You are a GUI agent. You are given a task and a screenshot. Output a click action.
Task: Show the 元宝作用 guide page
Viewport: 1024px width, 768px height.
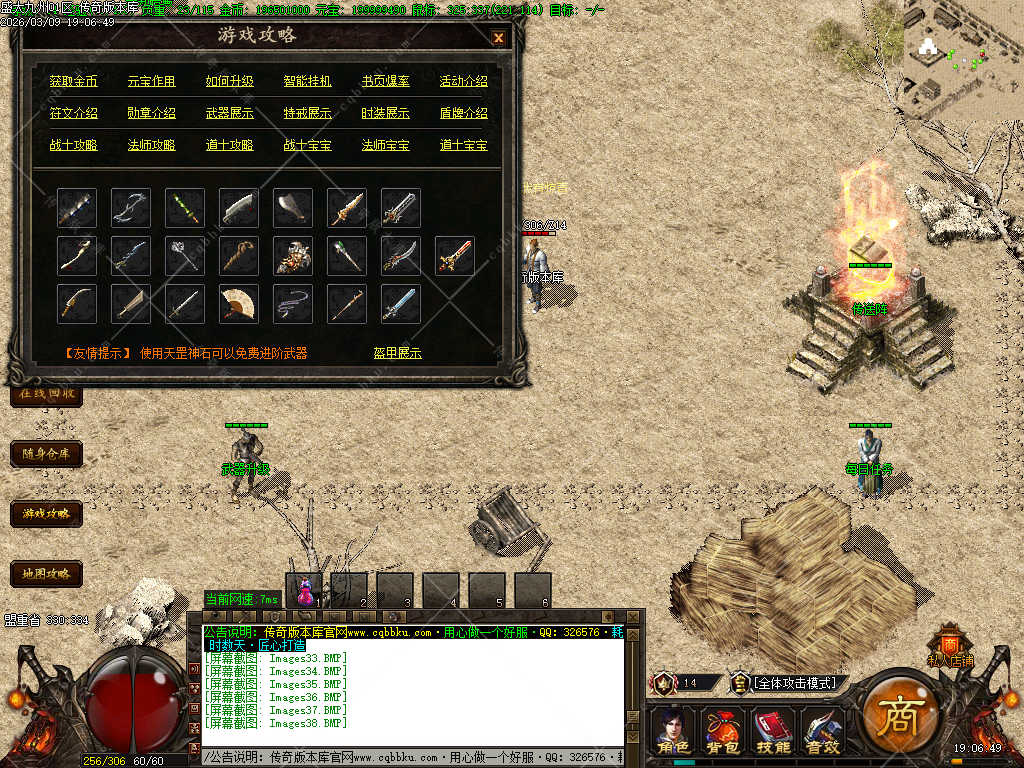coord(152,81)
